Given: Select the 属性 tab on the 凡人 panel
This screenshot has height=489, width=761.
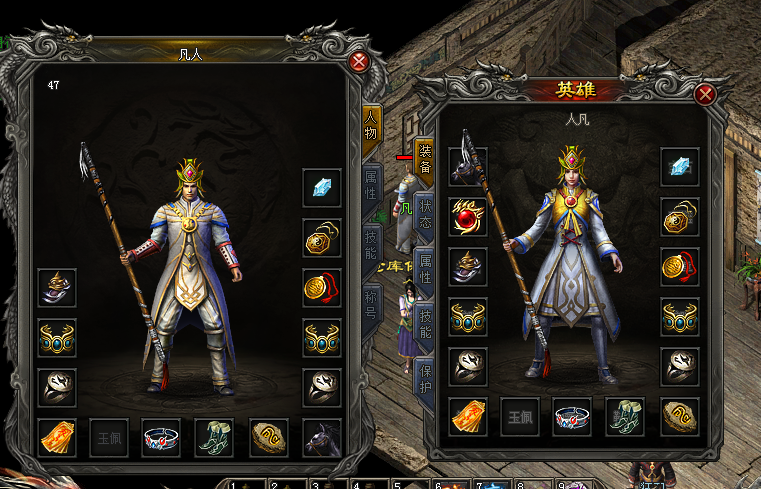Looking at the screenshot, I should (x=371, y=183).
